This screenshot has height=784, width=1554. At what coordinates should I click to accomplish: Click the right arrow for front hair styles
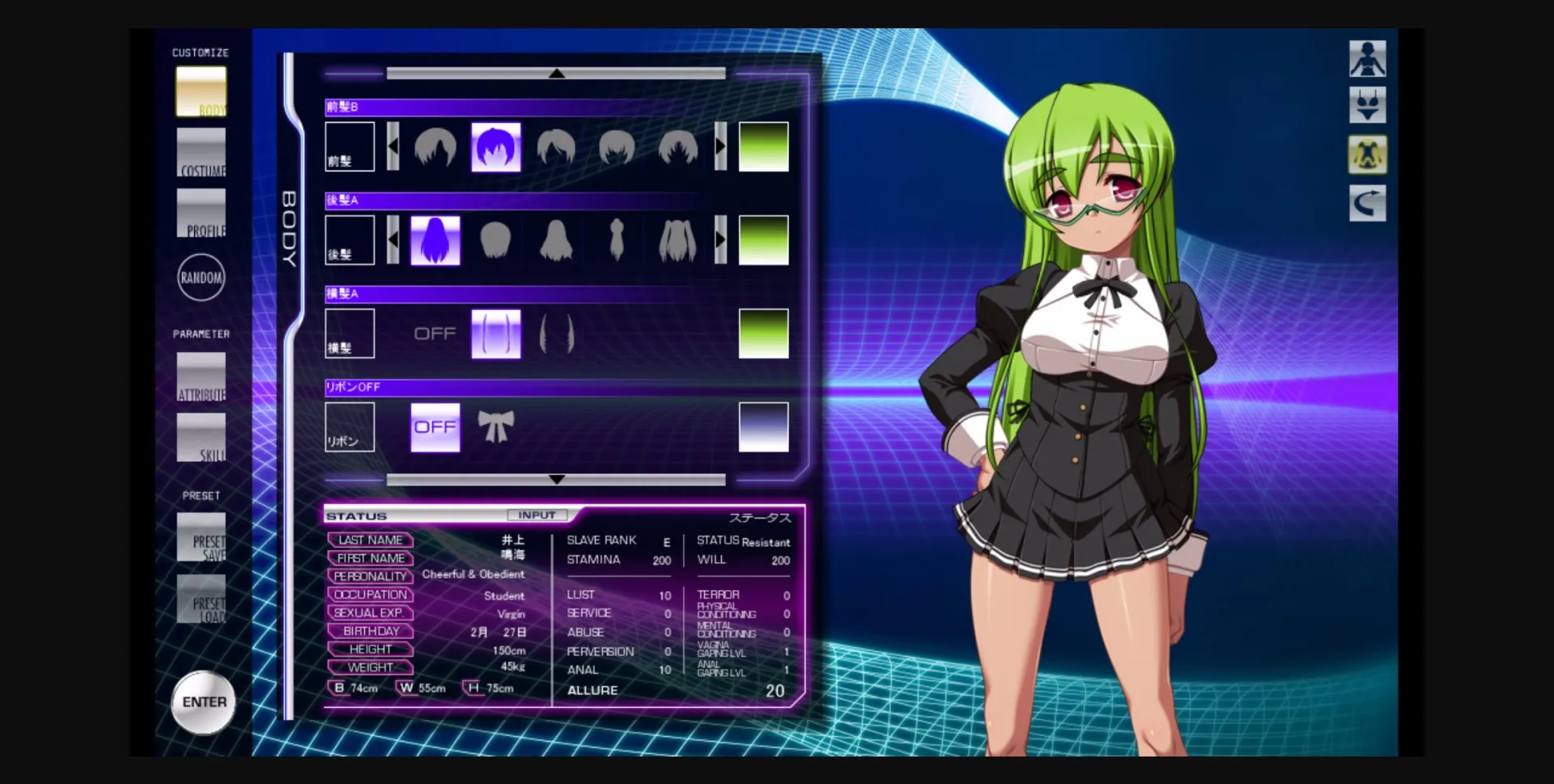pyautogui.click(x=720, y=146)
